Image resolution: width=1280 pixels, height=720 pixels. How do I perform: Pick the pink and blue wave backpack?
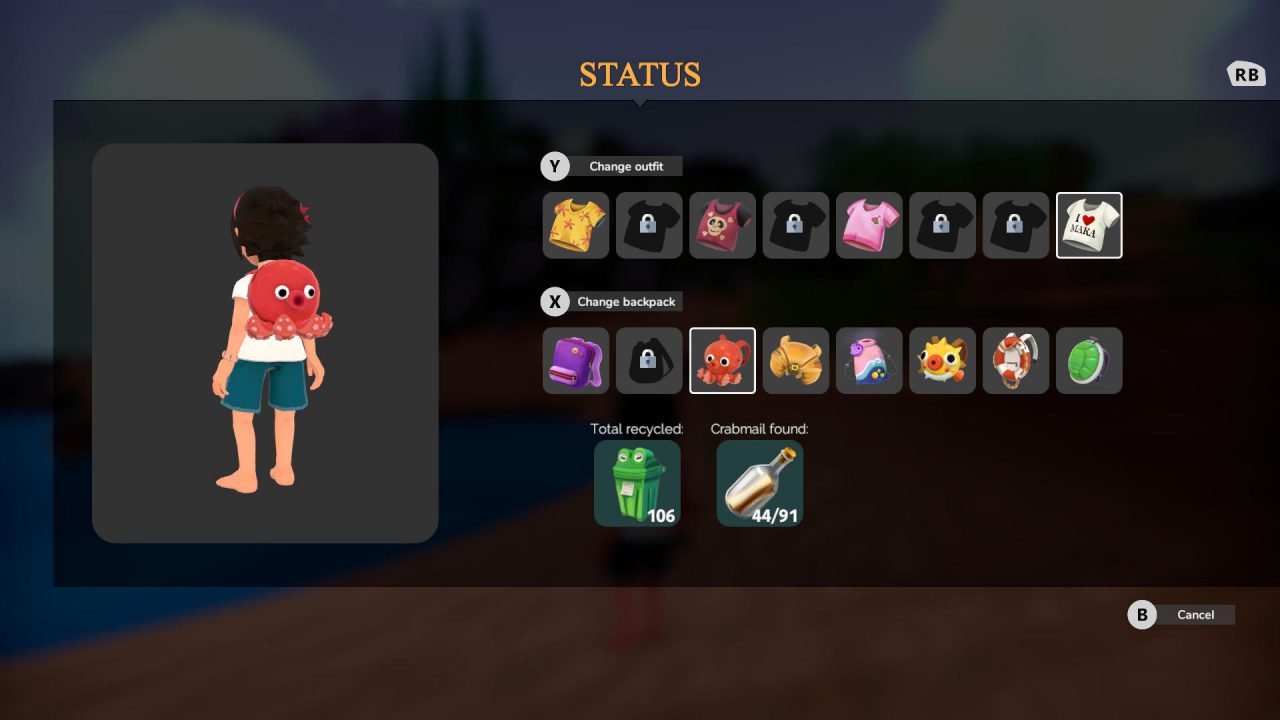[869, 360]
